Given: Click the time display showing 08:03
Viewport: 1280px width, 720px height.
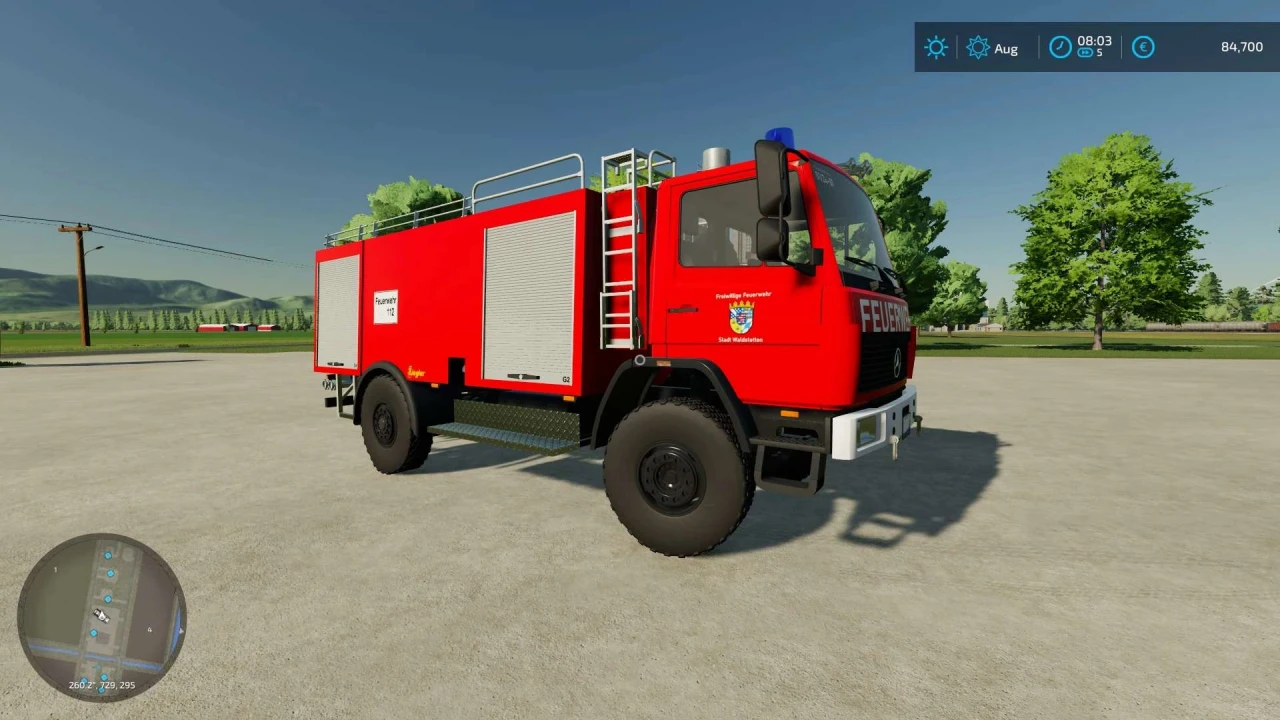Looking at the screenshot, I should [1094, 42].
